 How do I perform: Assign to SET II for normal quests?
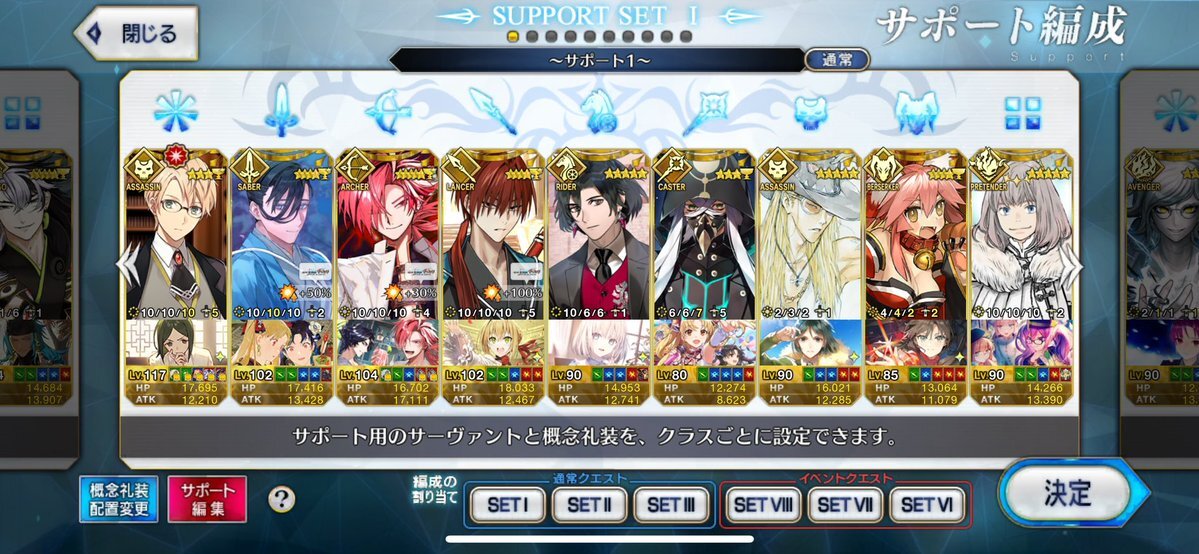click(x=592, y=505)
